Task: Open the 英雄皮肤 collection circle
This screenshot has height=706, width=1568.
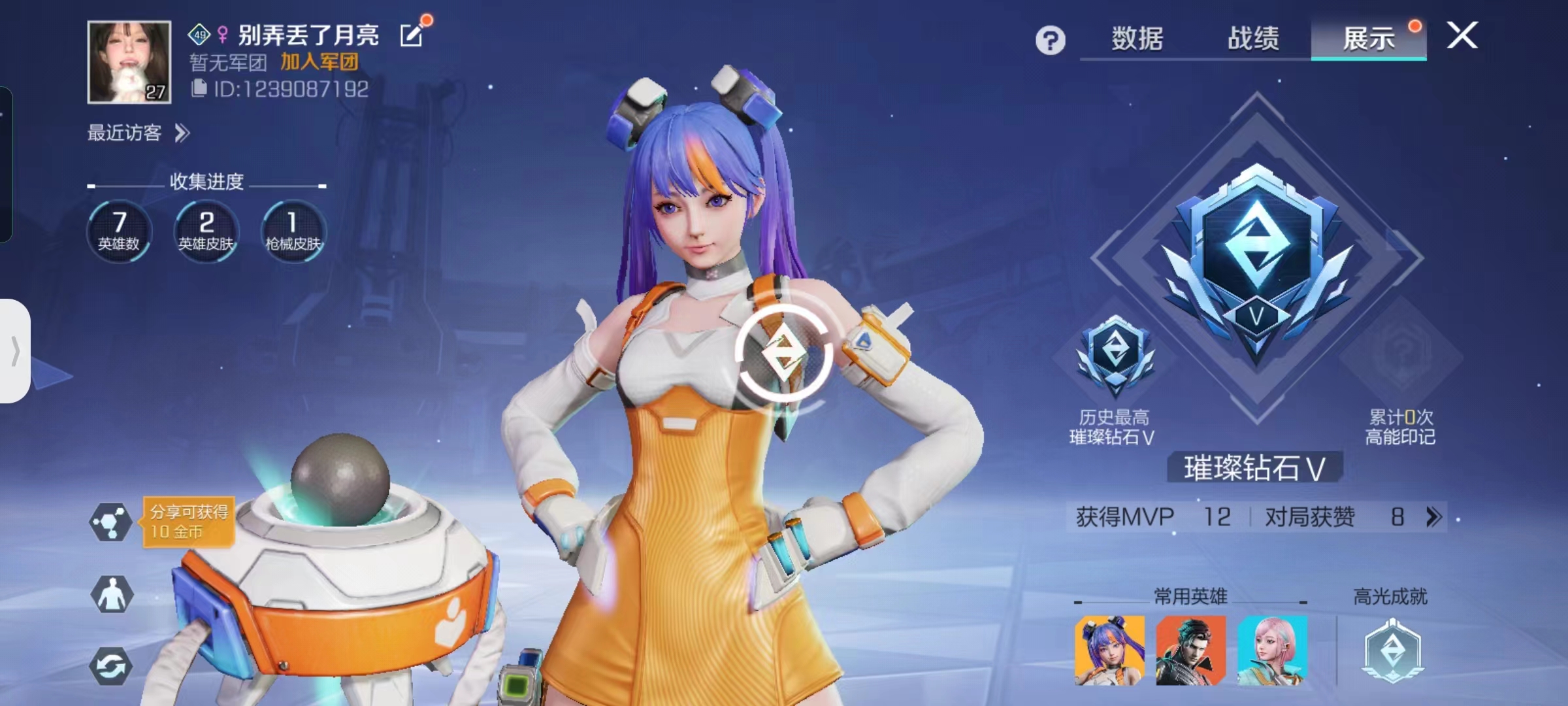Action: (206, 231)
